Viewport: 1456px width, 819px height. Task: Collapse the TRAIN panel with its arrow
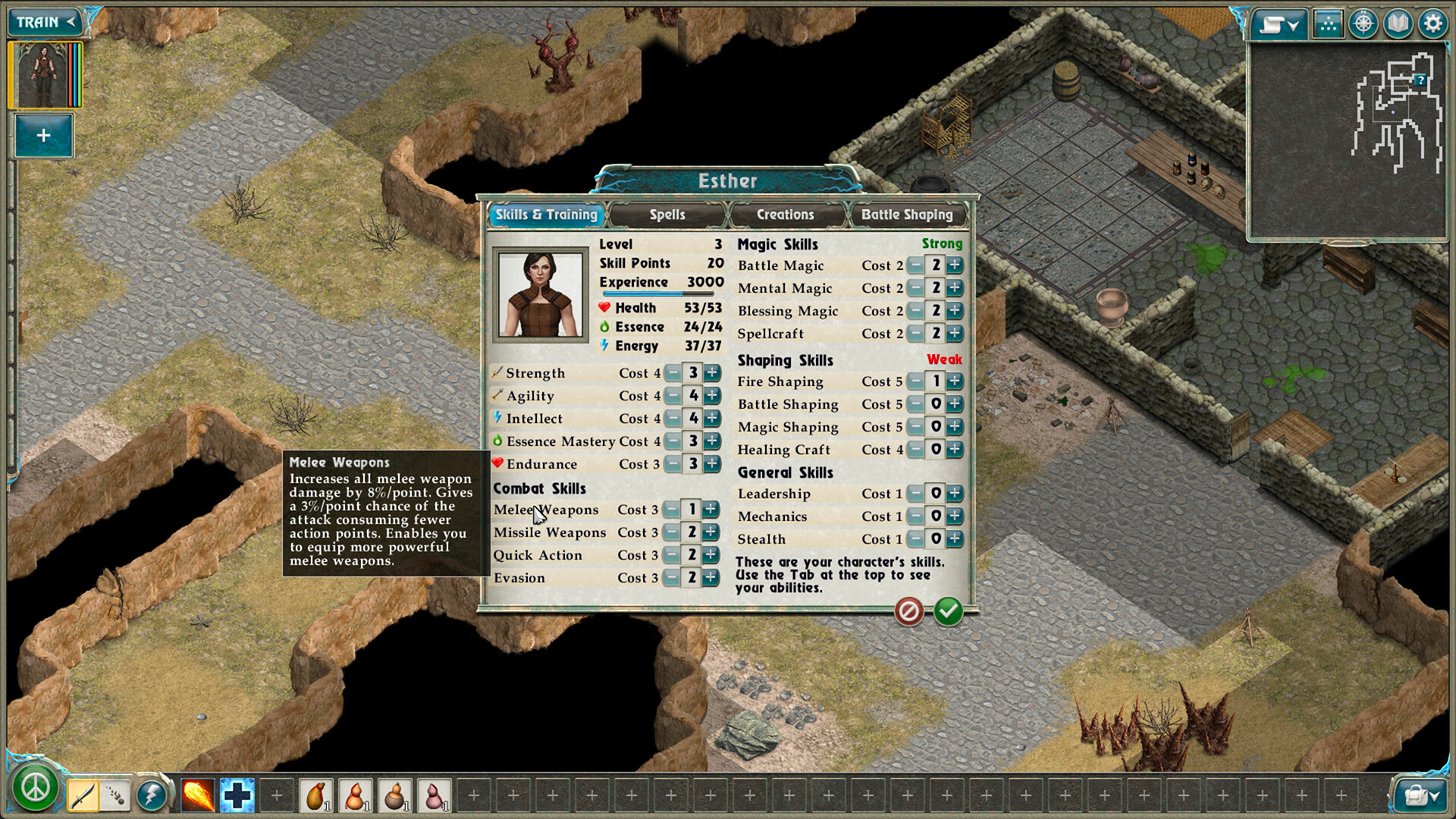(70, 22)
